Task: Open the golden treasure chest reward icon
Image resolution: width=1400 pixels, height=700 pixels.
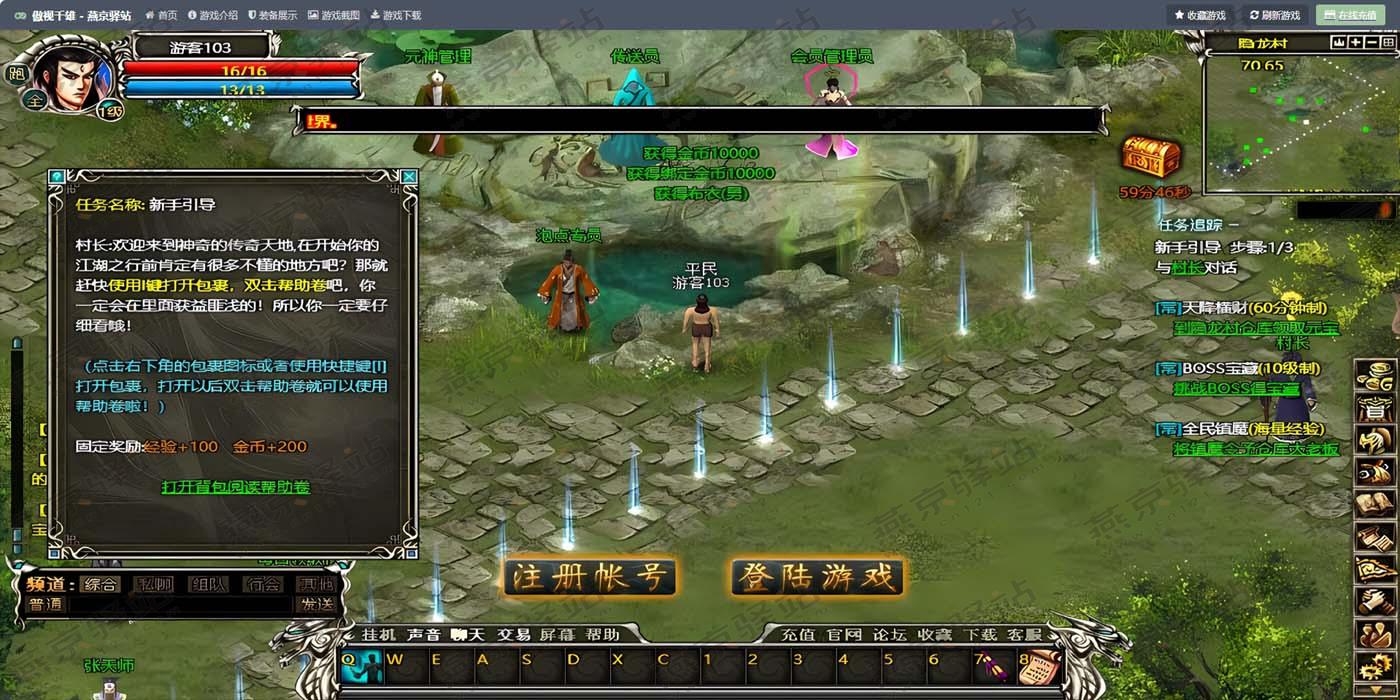Action: pyautogui.click(x=1152, y=157)
